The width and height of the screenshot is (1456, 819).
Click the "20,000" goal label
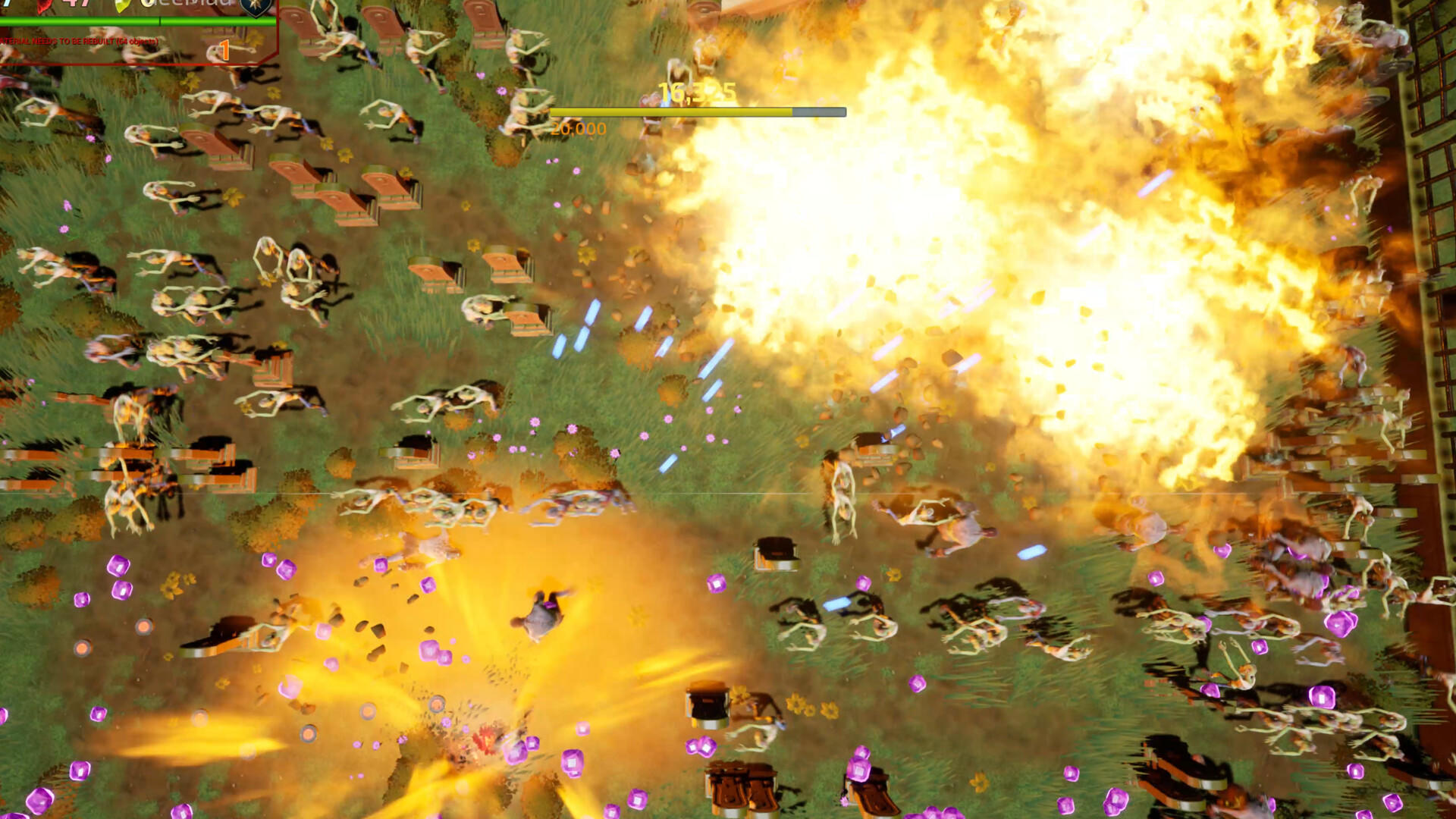[x=578, y=129]
